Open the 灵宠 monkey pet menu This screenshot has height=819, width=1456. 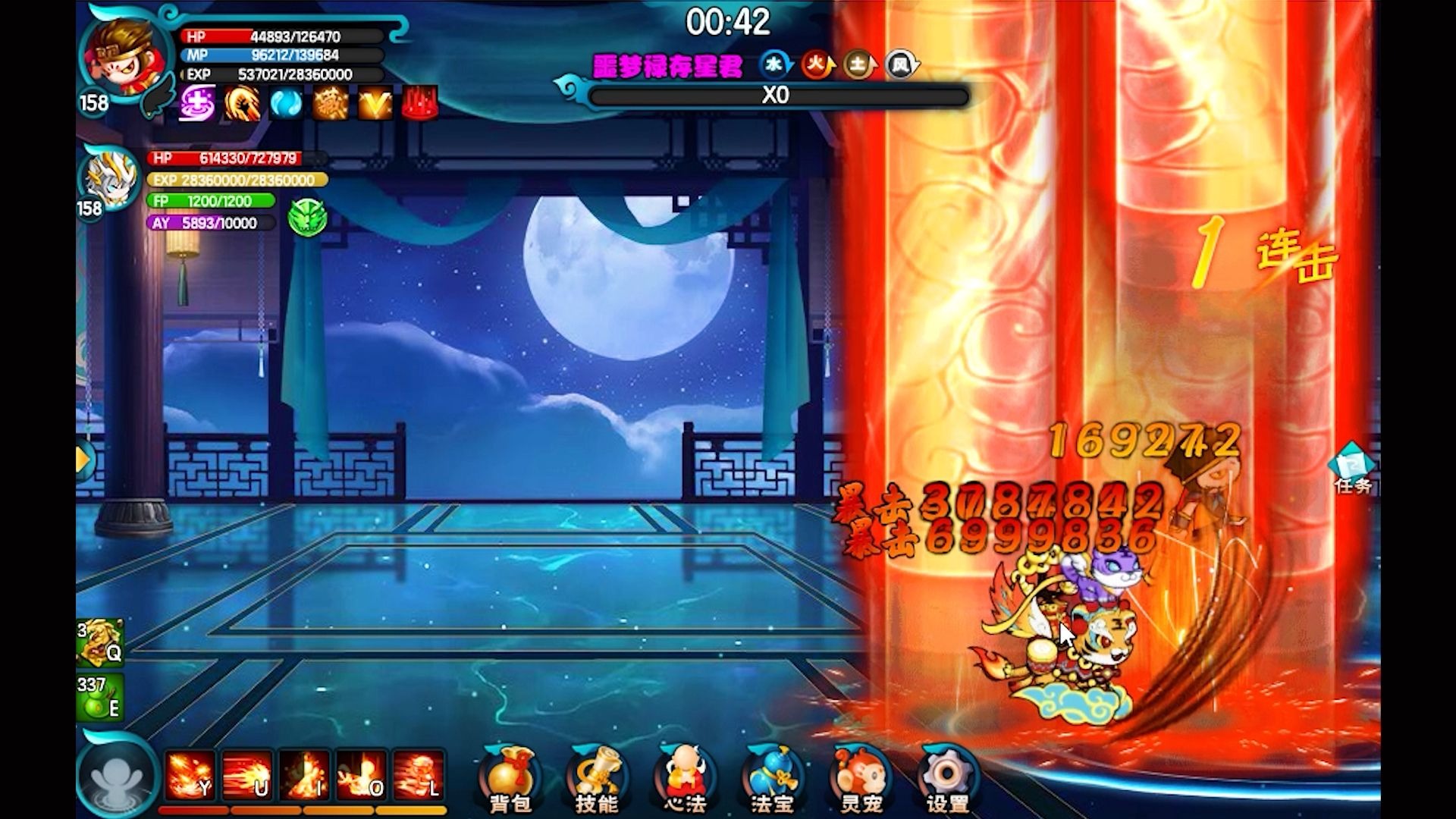click(860, 779)
